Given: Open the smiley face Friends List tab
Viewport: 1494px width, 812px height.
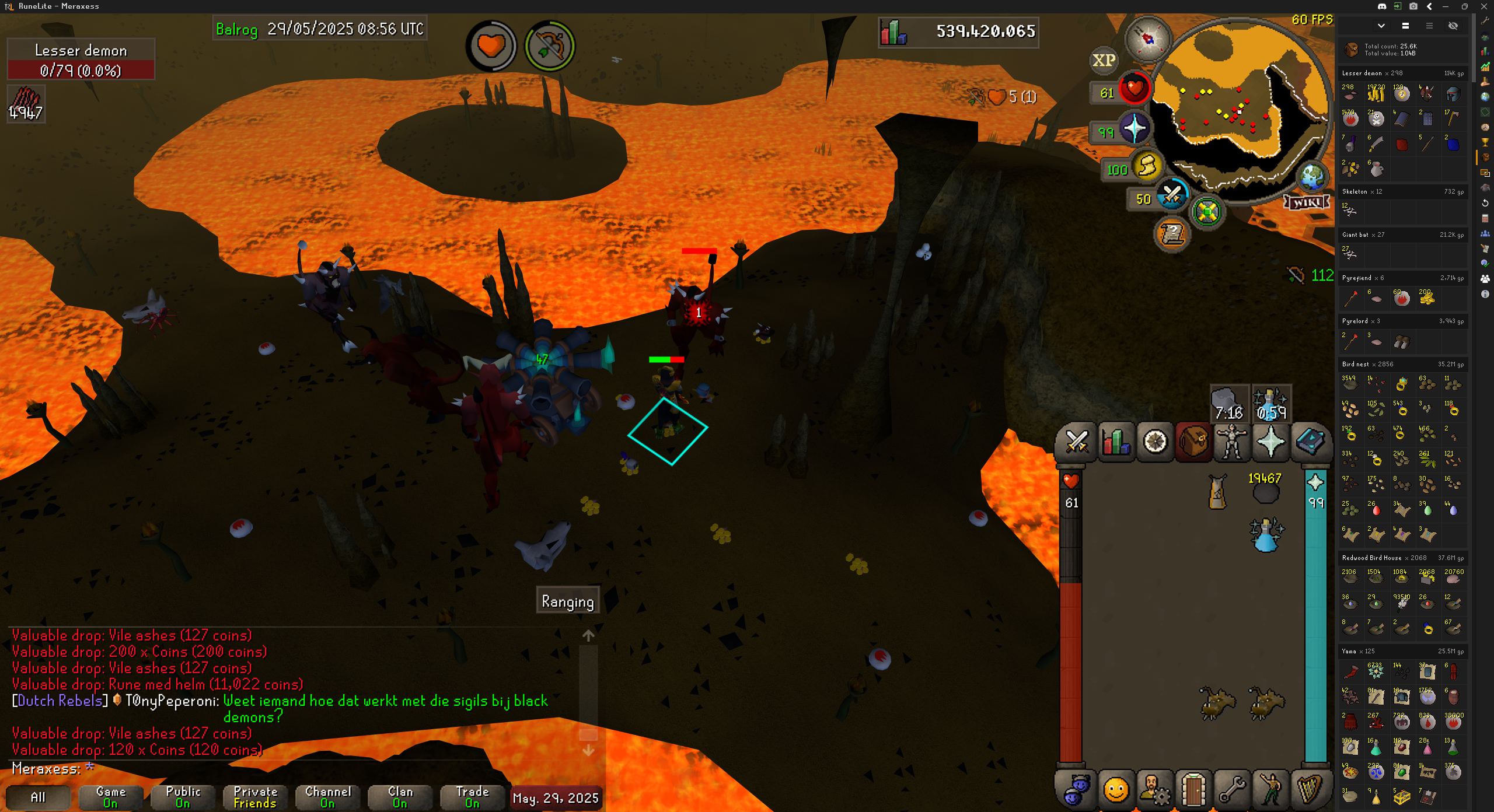Looking at the screenshot, I should (x=1115, y=790).
